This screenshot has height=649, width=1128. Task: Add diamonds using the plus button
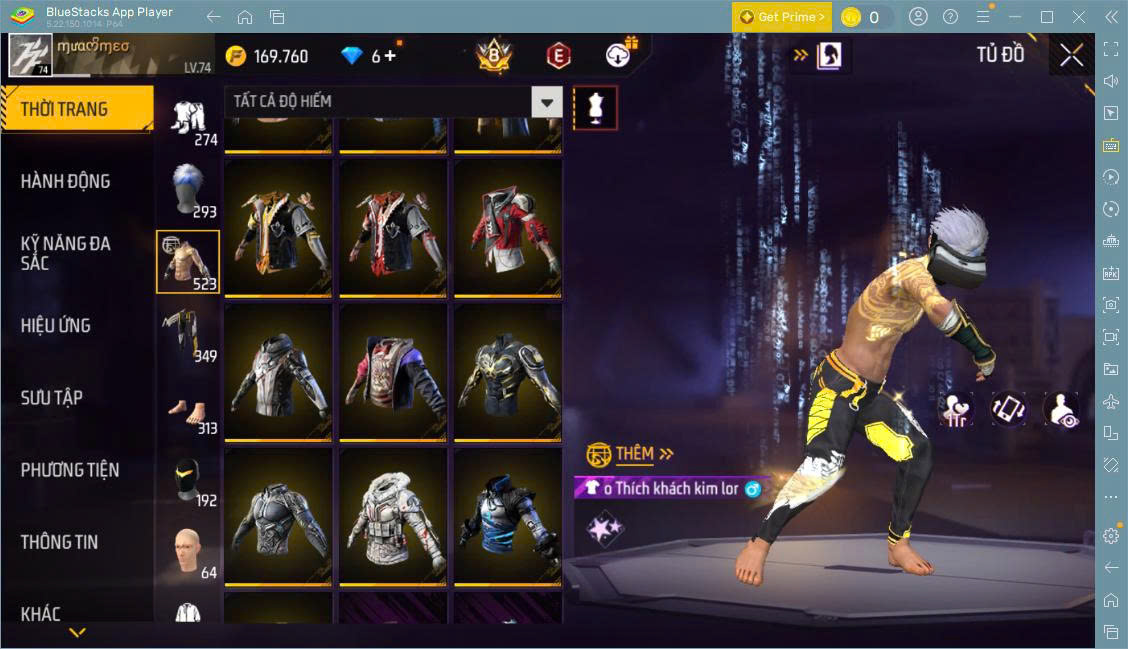point(390,56)
